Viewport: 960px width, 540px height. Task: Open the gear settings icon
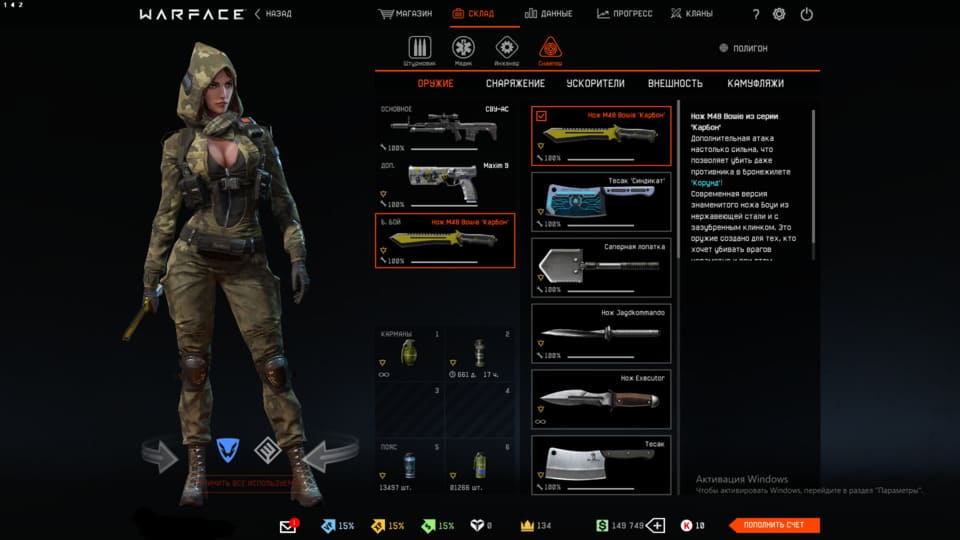[x=779, y=14]
